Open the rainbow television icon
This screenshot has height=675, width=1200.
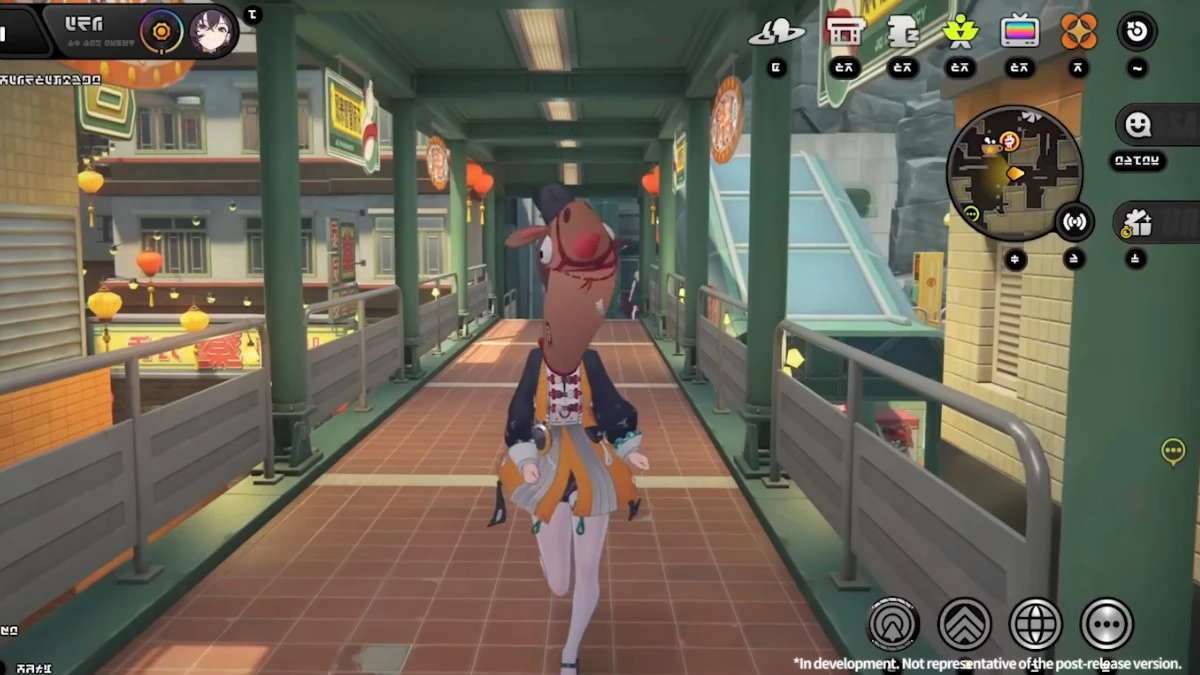pos(1019,32)
